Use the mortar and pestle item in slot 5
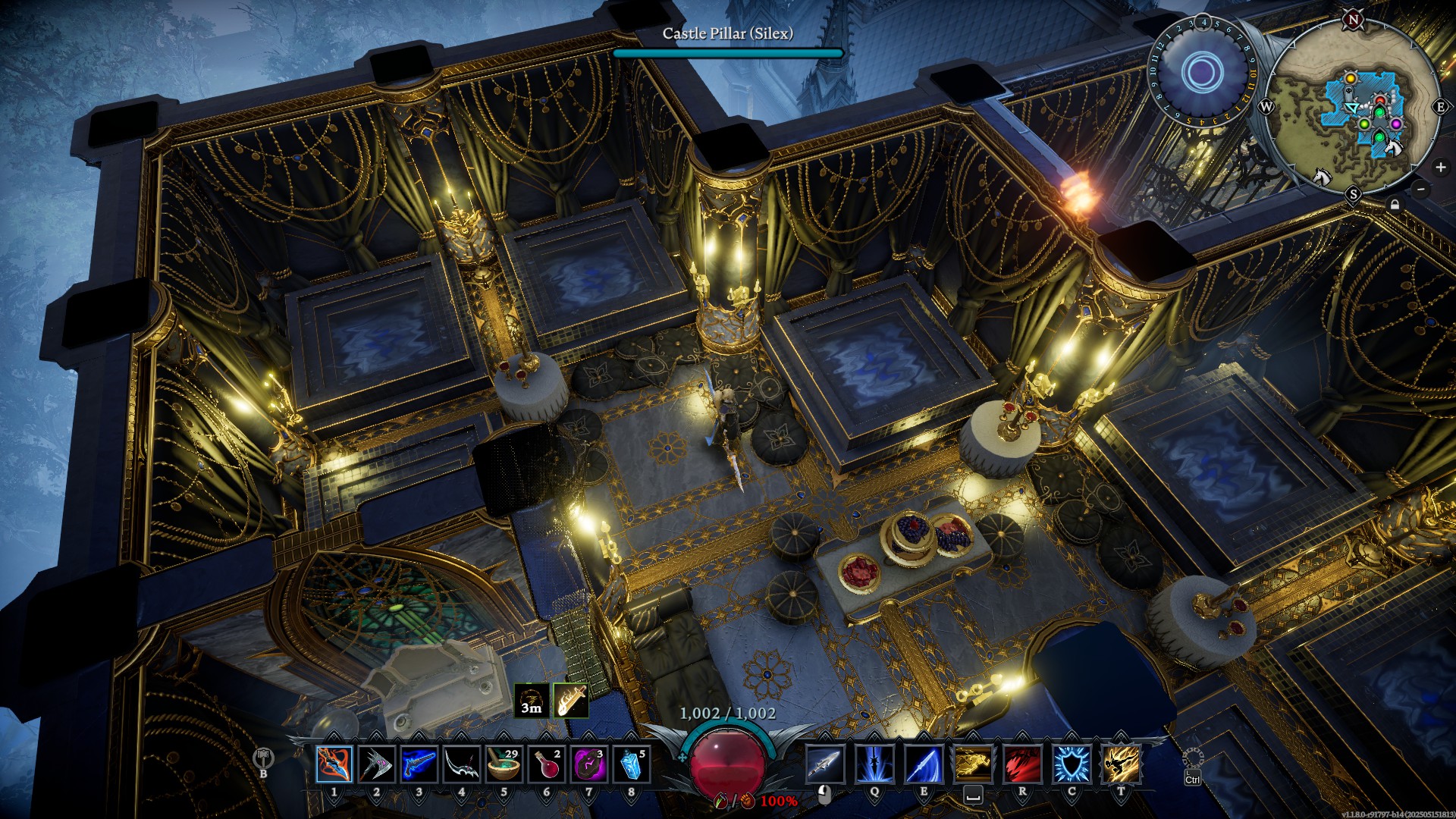Image resolution: width=1456 pixels, height=819 pixels. coord(504,765)
